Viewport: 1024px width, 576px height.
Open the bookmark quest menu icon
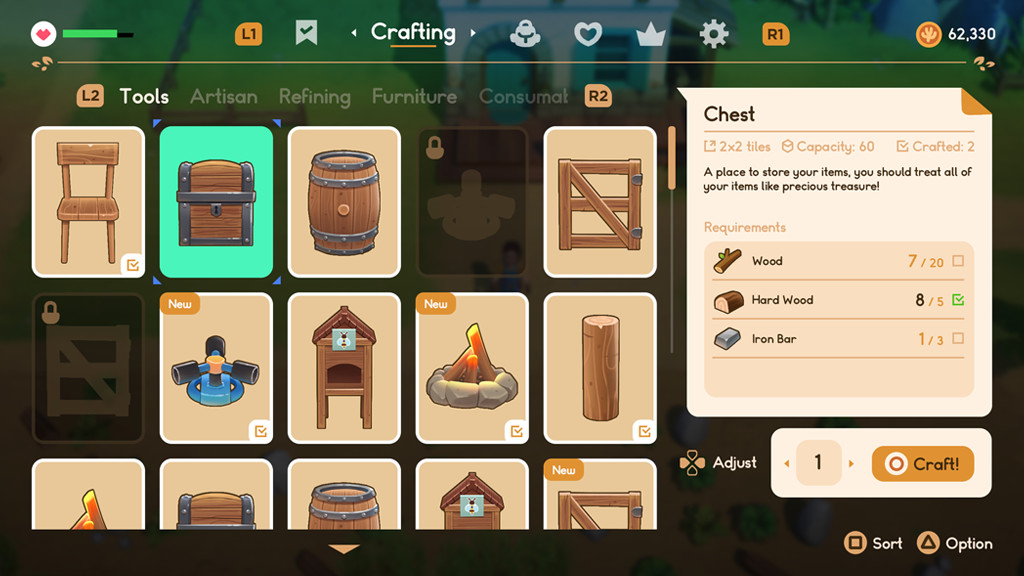(306, 34)
